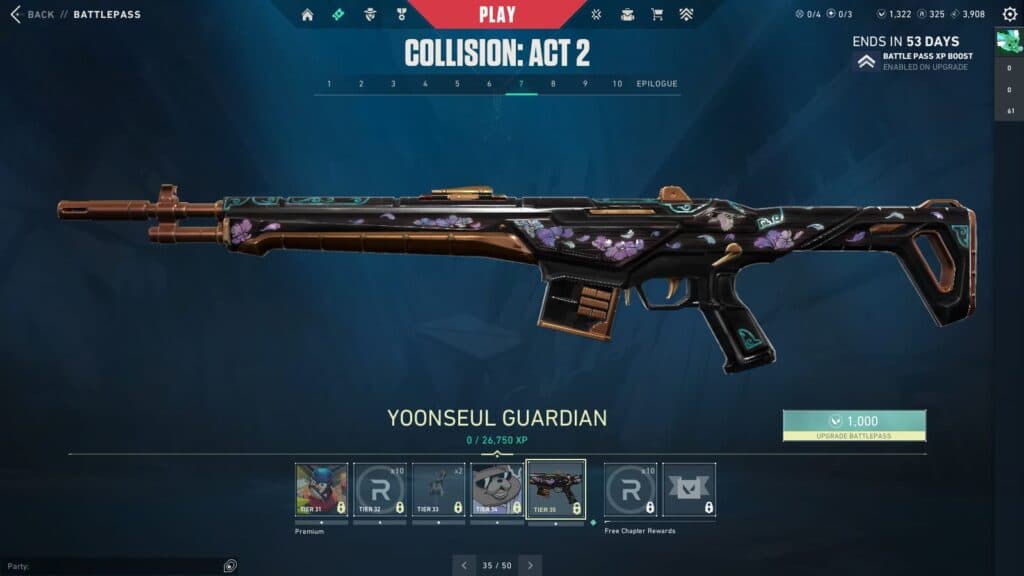Viewport: 1024px width, 576px height.
Task: Go to the next reward tier
Action: [x=530, y=565]
